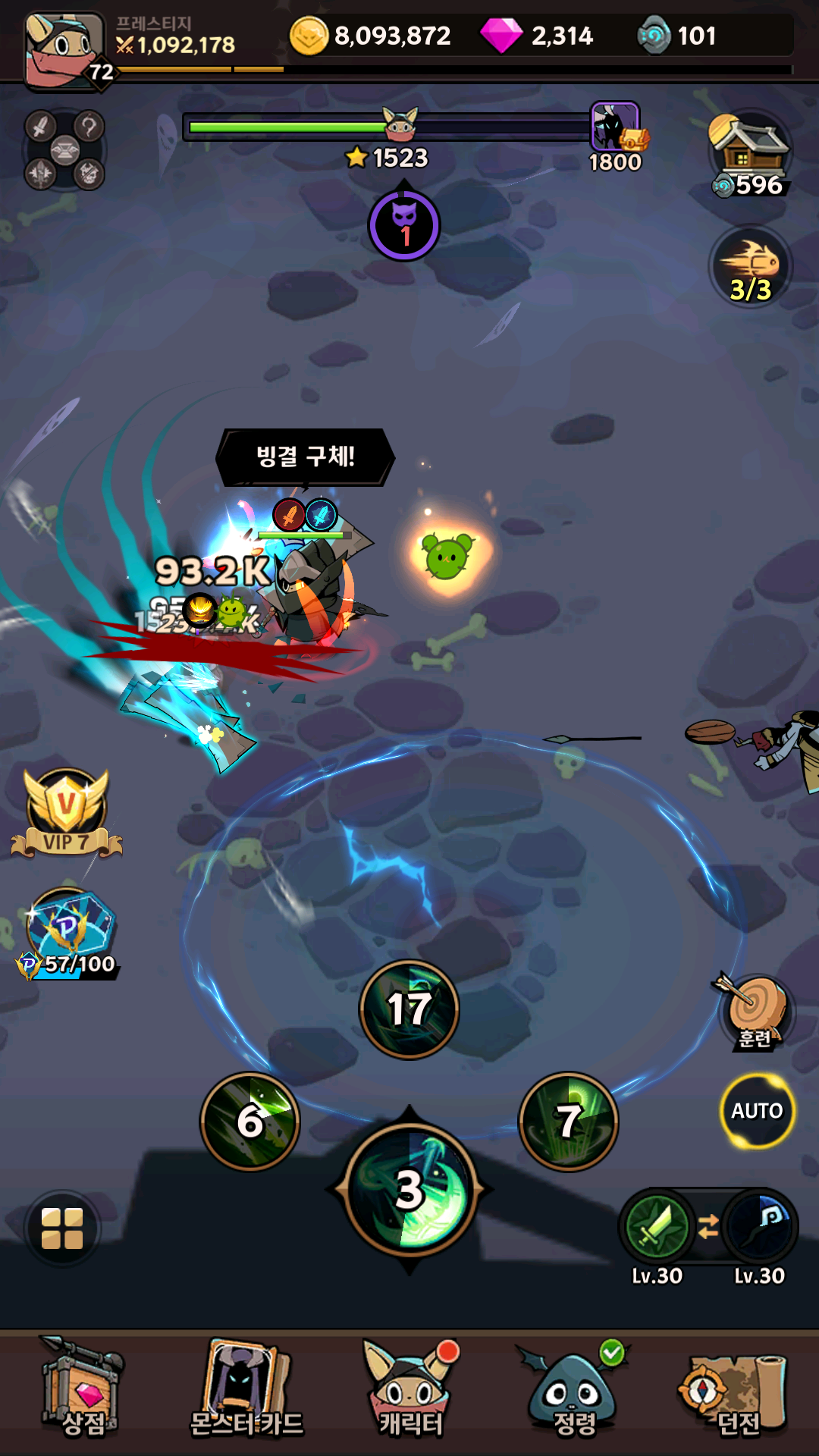Screen dimensions: 819x1456
Task: Switch to the 캐릭터 character tab
Action: click(x=409, y=1392)
